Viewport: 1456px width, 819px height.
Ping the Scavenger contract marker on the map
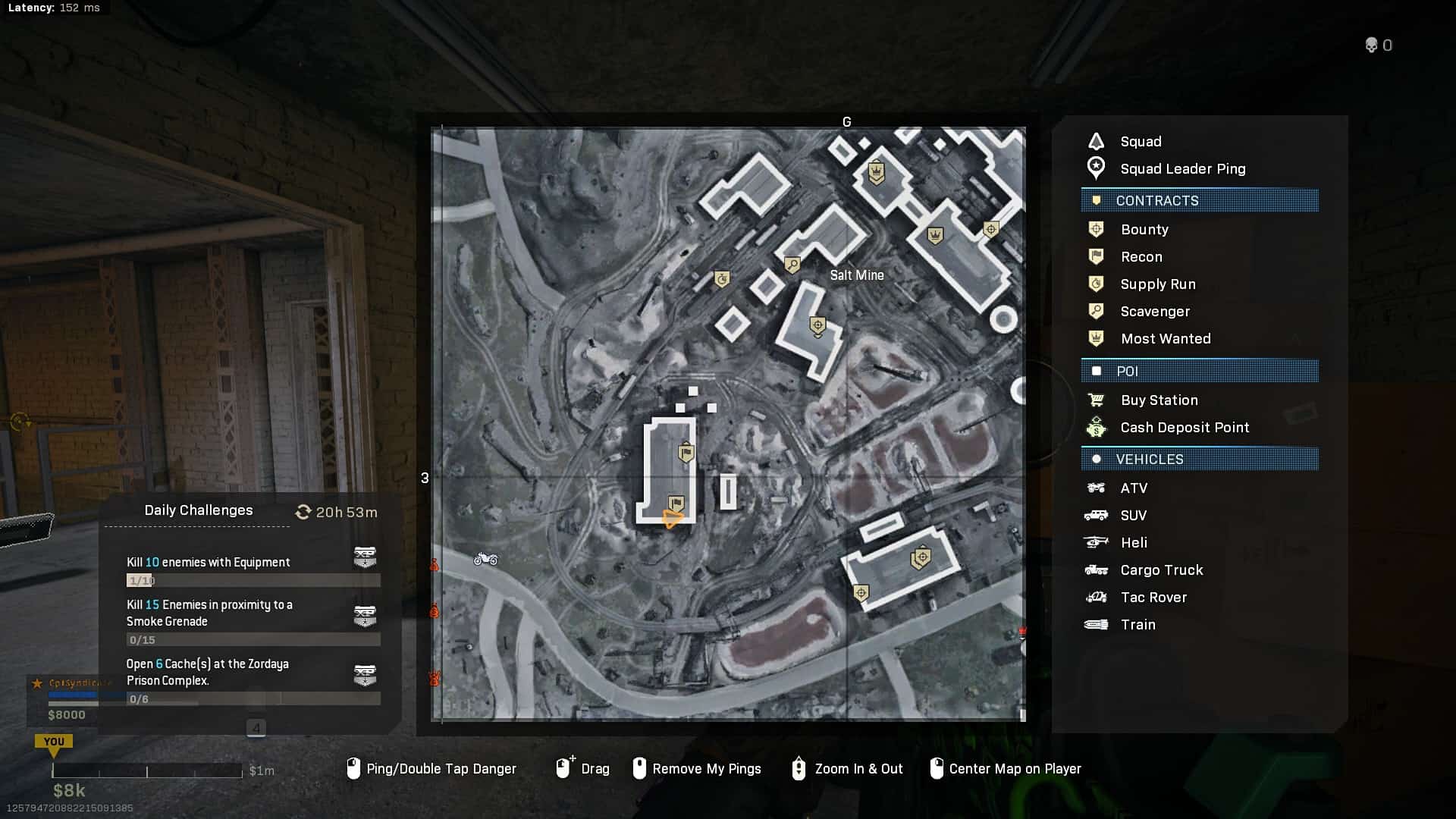[x=792, y=265]
